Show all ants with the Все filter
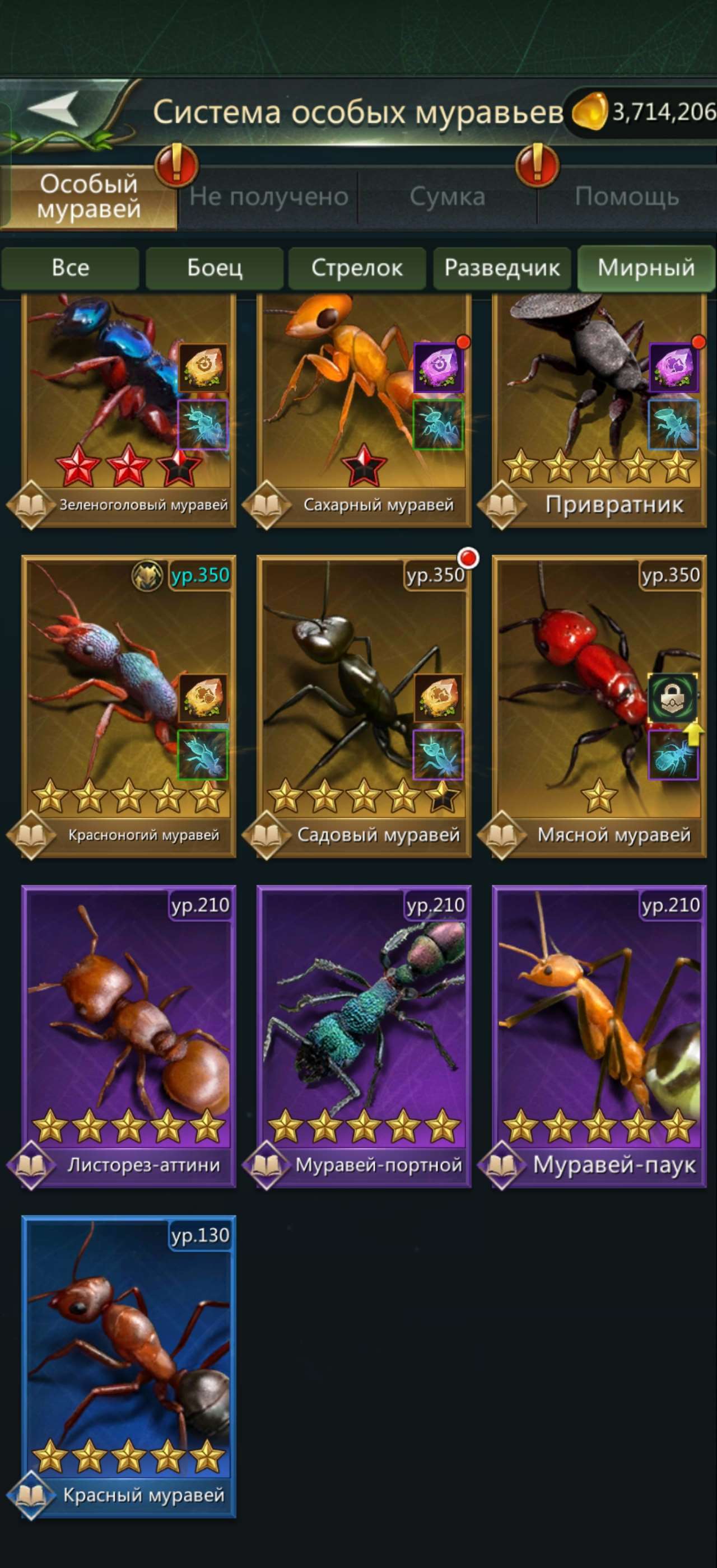Image resolution: width=717 pixels, height=1568 pixels. [71, 268]
